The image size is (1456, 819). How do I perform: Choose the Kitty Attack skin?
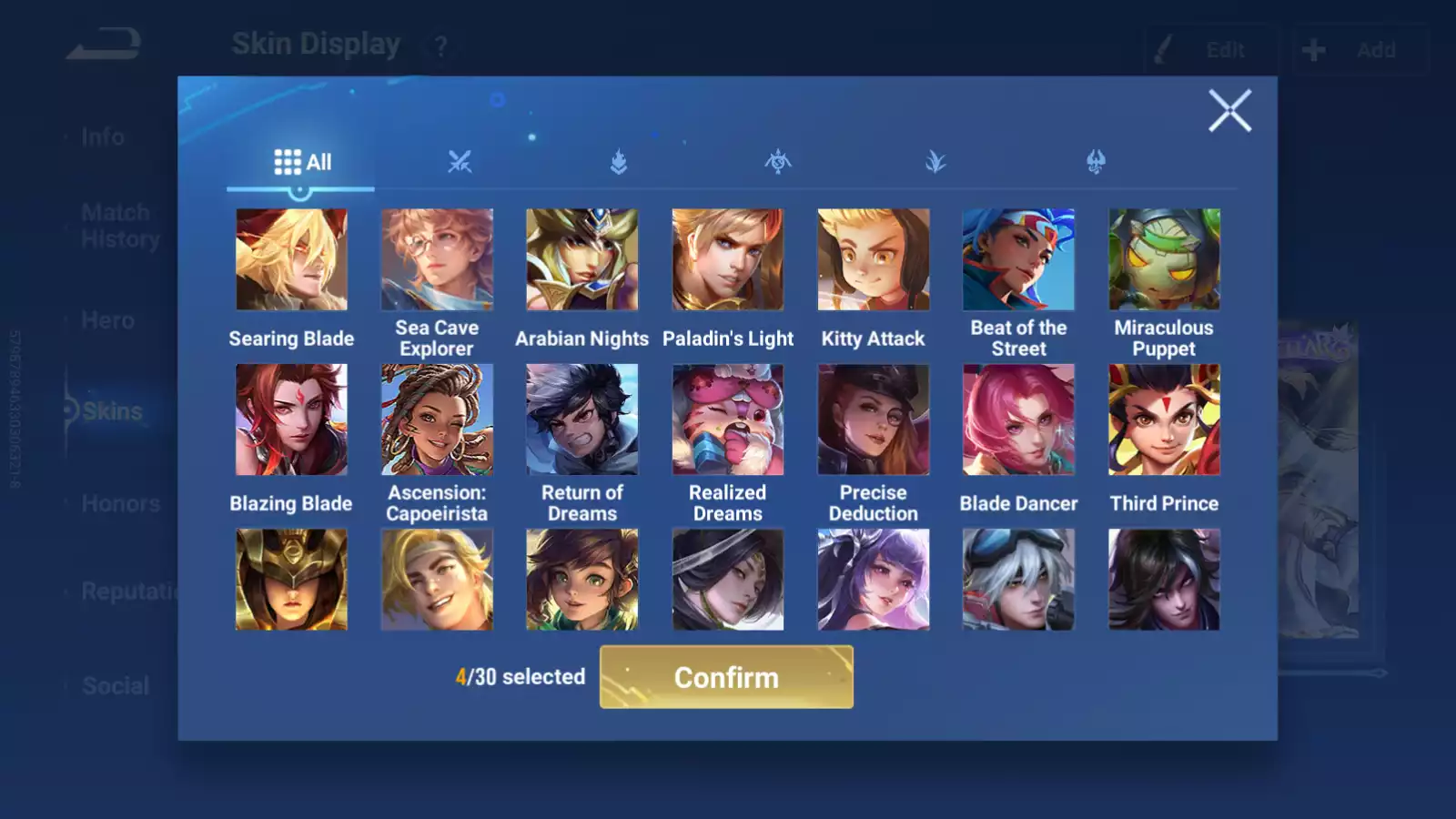coord(874,260)
